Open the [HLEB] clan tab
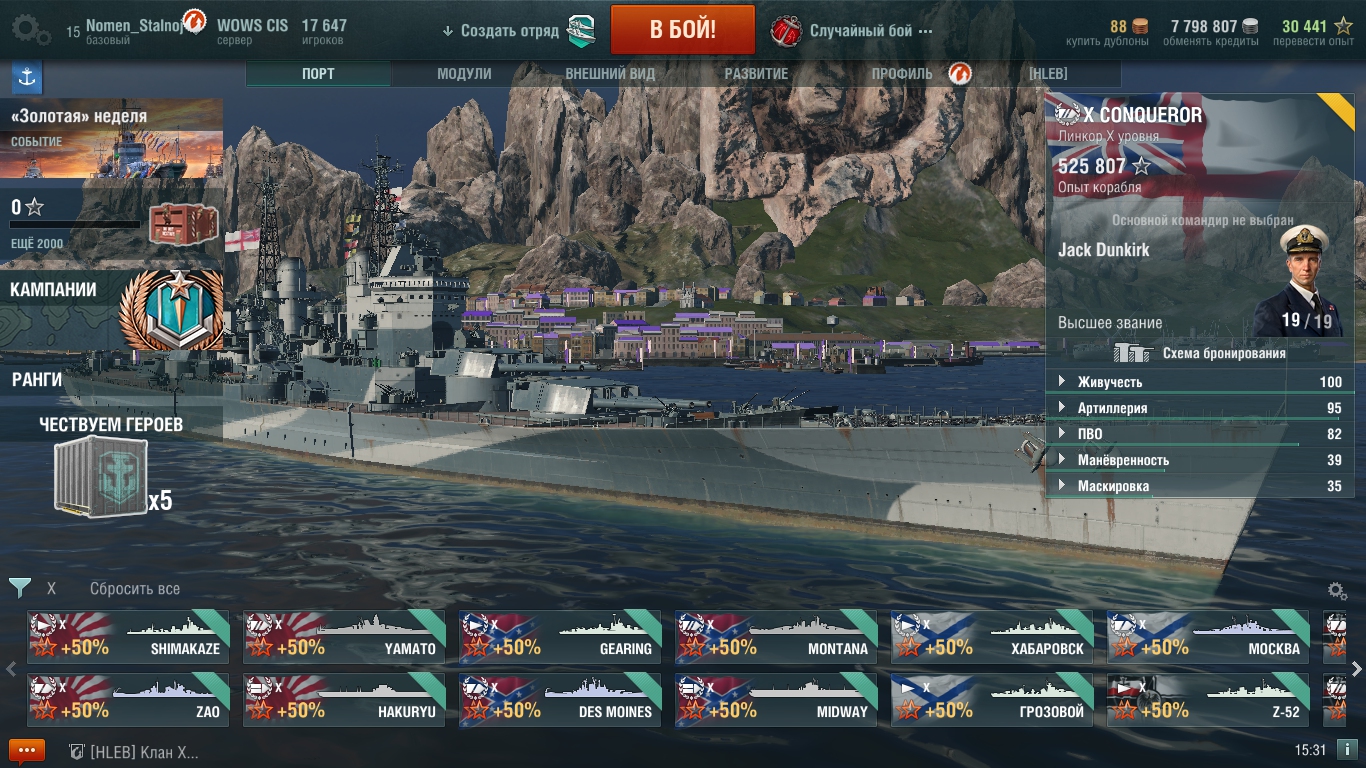Image resolution: width=1366 pixels, height=768 pixels. tap(1048, 74)
